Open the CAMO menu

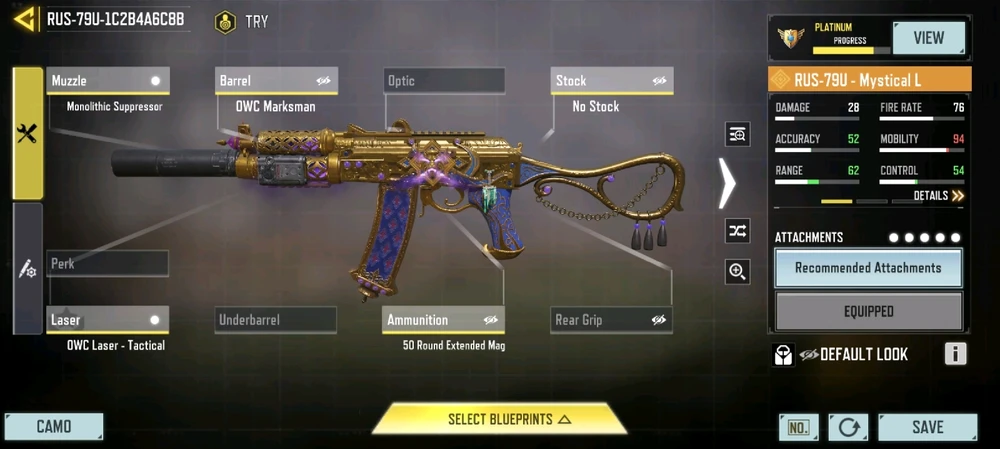pos(54,427)
